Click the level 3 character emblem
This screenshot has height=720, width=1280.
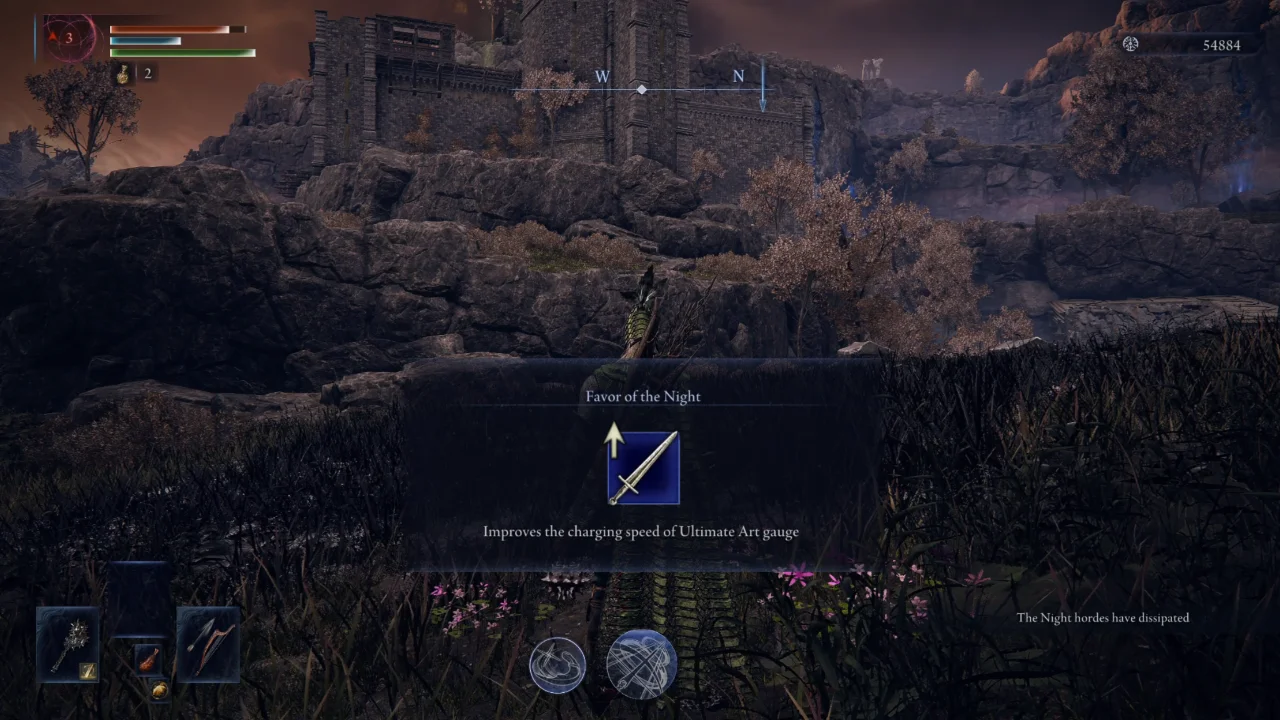(x=69, y=38)
